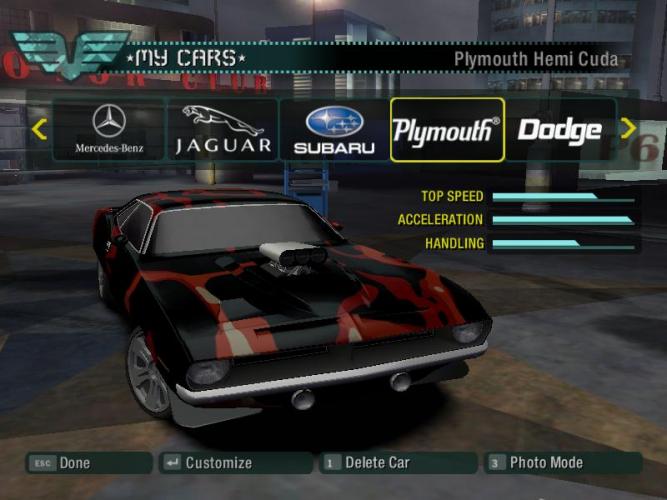Choose the Jaguar brand tile
Image resolution: width=667 pixels, height=500 pixels.
click(223, 130)
